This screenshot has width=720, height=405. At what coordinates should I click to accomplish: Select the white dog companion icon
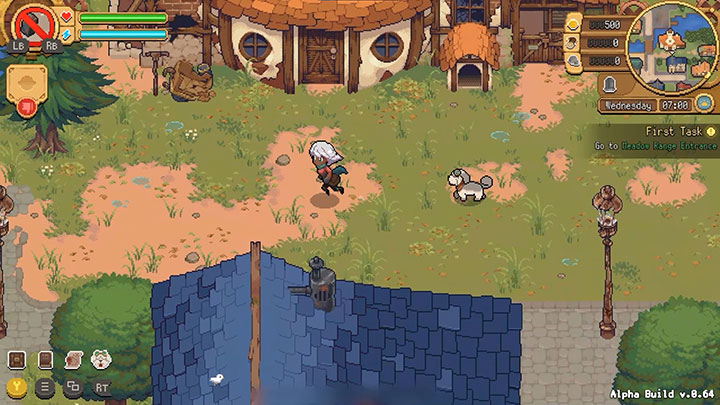[100, 359]
